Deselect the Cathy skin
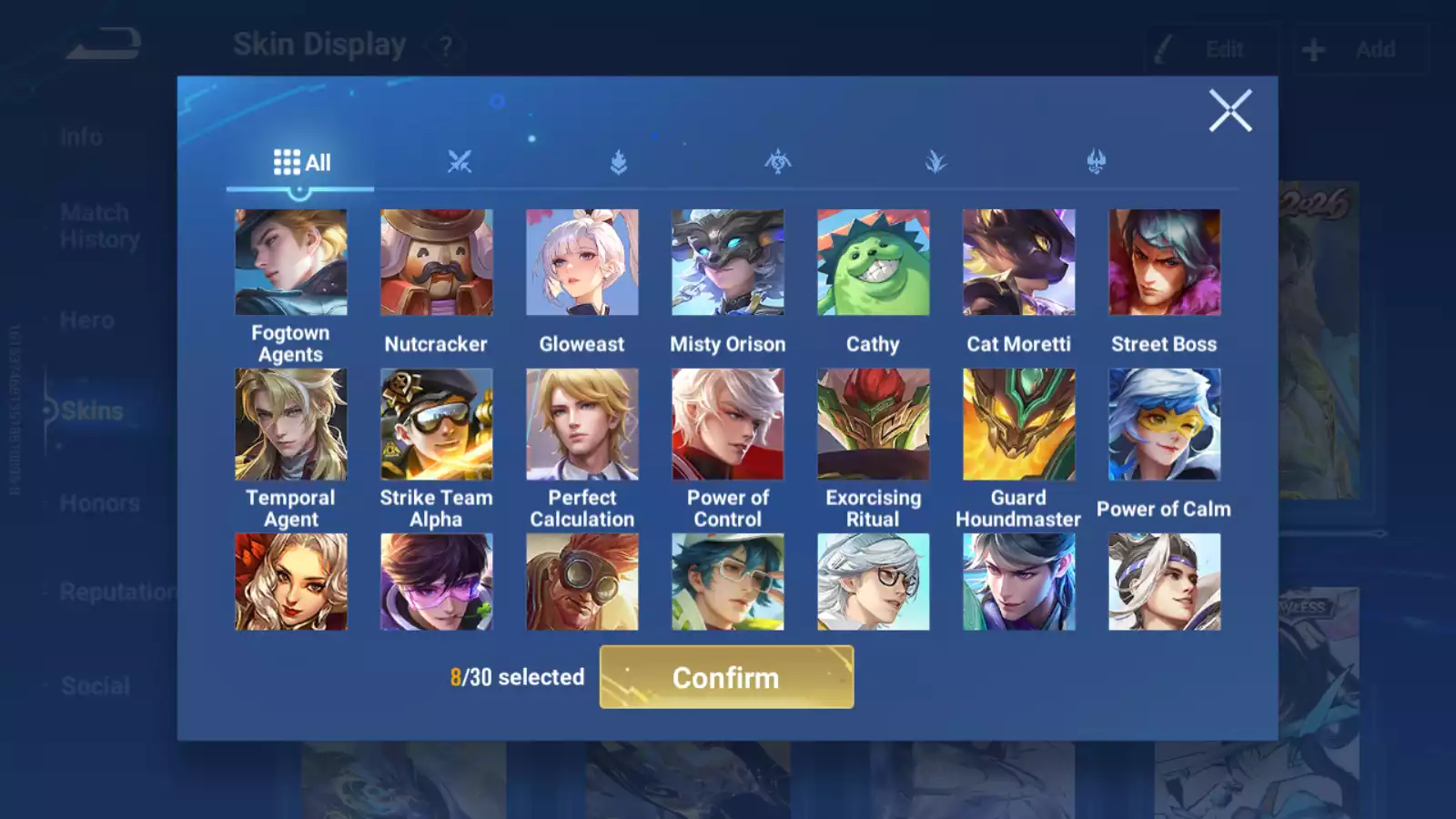This screenshot has height=819, width=1456. coord(873,262)
